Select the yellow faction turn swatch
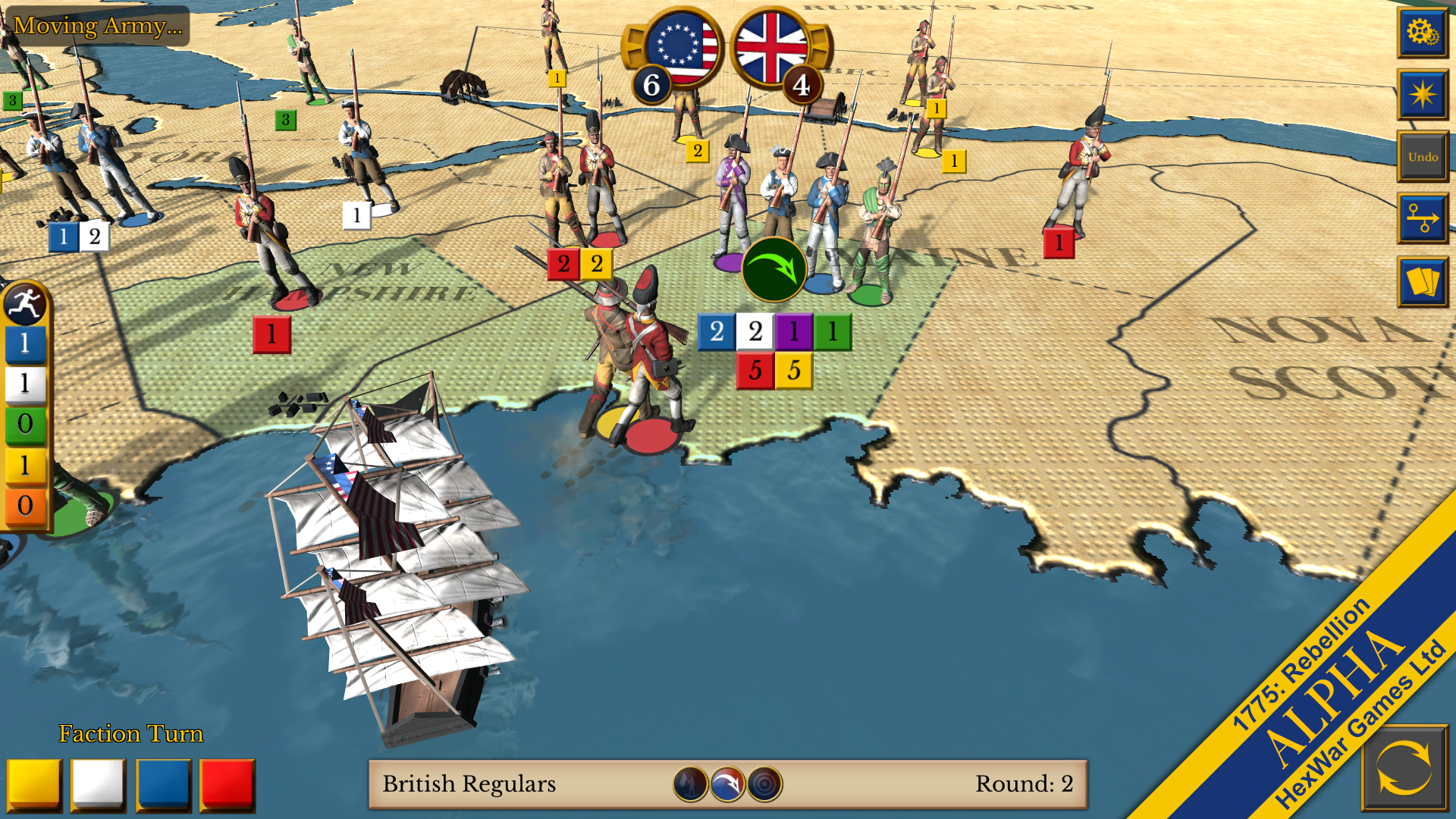The height and width of the screenshot is (819, 1456). click(34, 784)
